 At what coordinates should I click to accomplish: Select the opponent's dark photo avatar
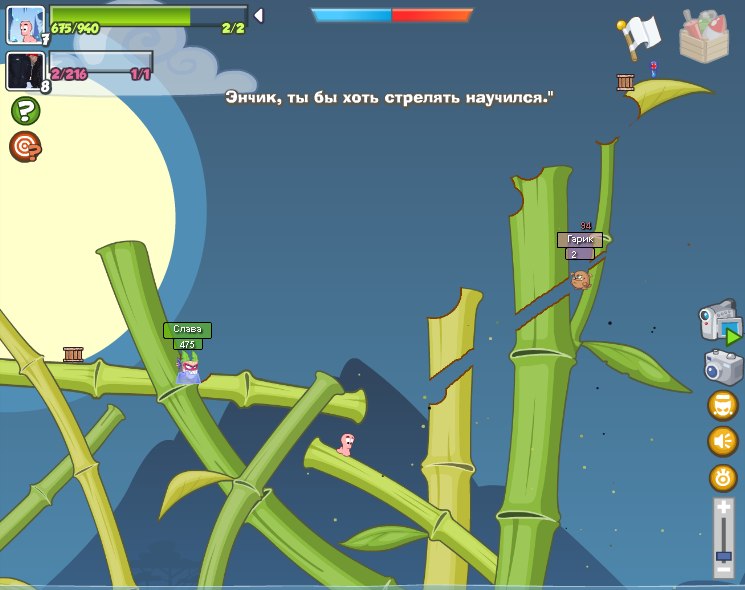[x=25, y=71]
